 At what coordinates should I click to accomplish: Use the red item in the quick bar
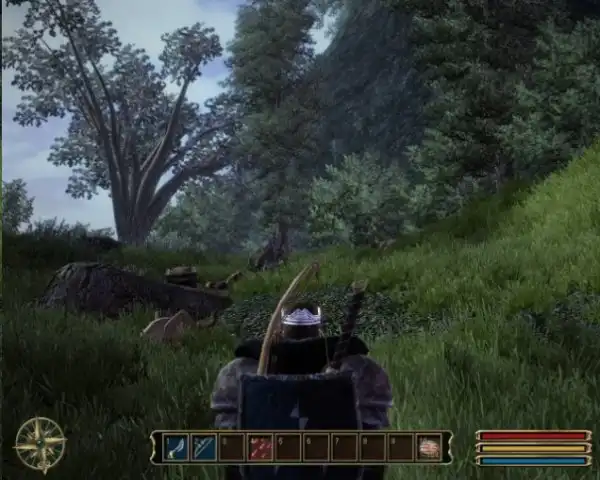[x=260, y=447]
